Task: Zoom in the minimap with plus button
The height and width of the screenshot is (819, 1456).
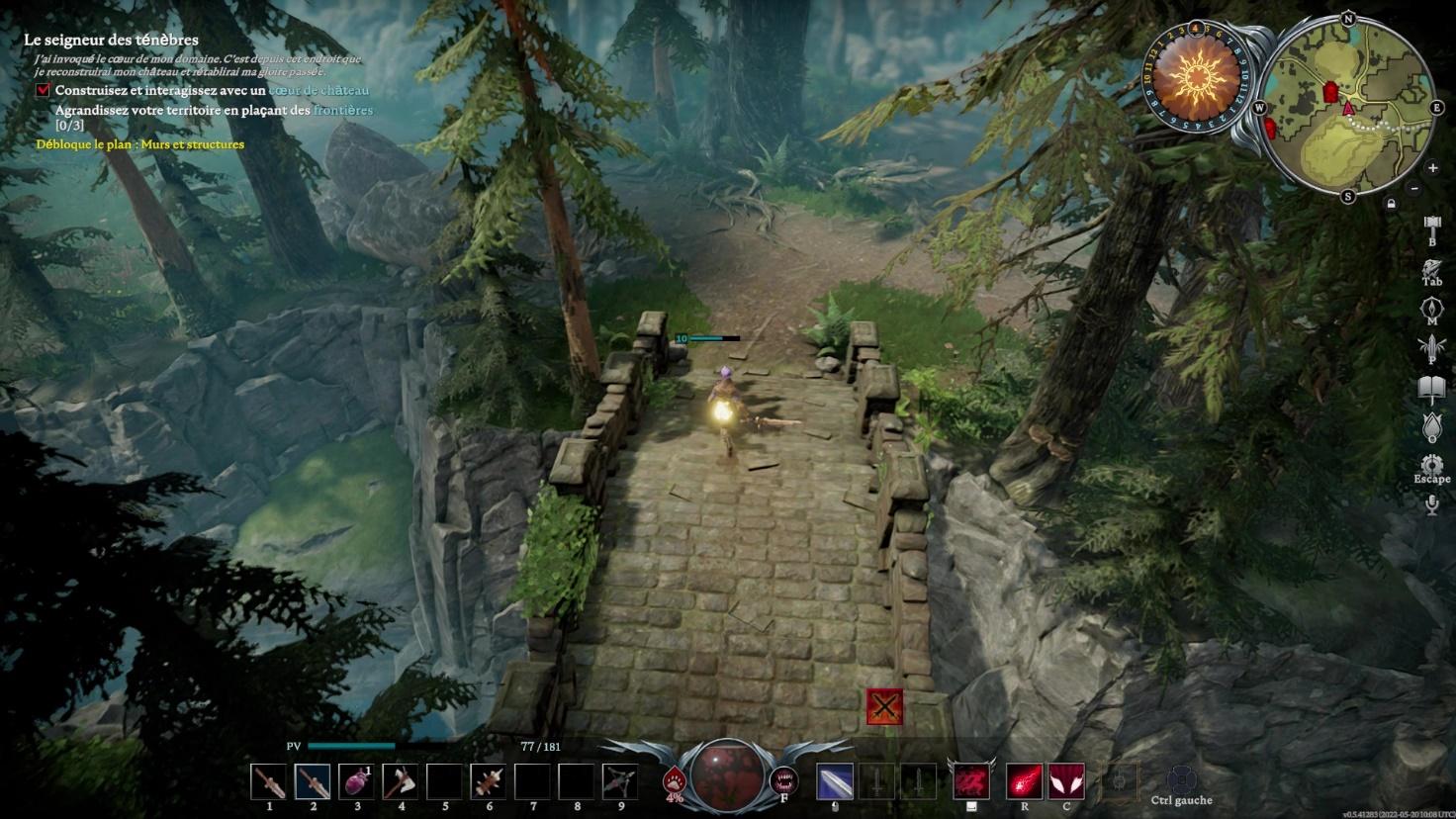Action: (x=1432, y=168)
